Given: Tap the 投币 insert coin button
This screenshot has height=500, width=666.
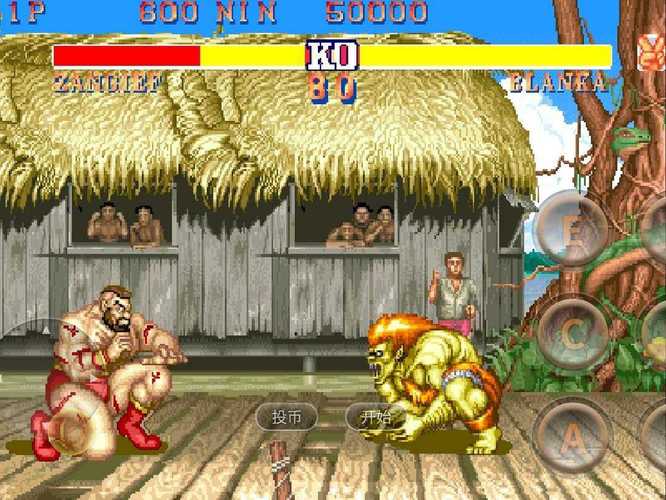Looking at the screenshot, I should 287,417.
